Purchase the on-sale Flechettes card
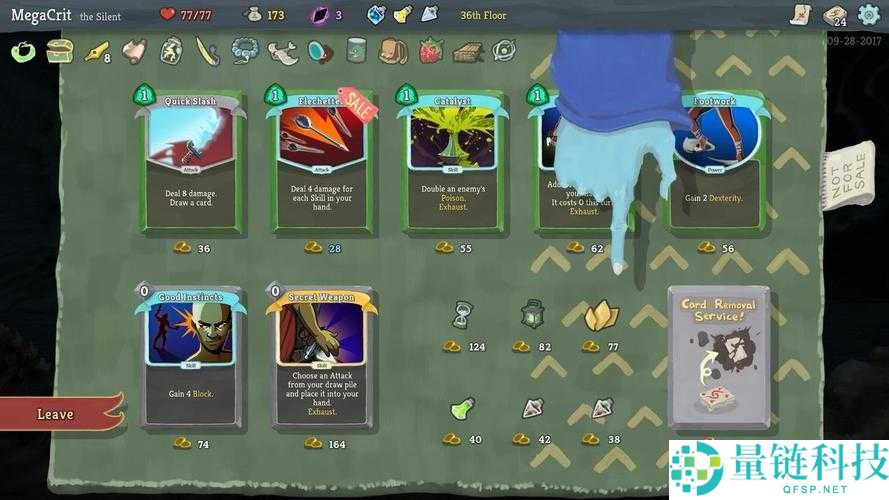889x500 pixels. [x=320, y=160]
